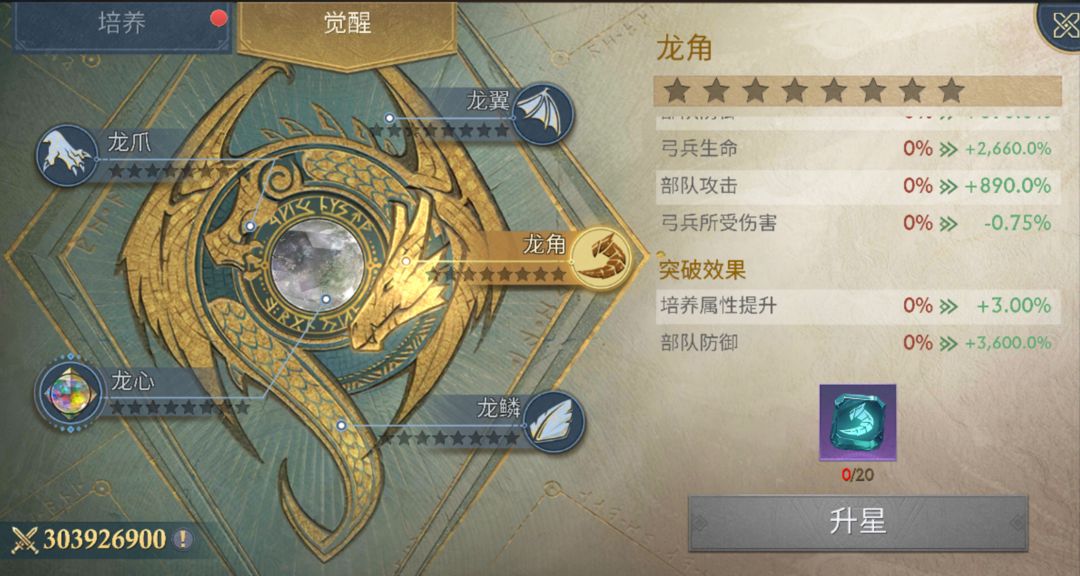This screenshot has width=1080, height=576.
Task: Show power info via exclamation icon
Action: tap(182, 540)
